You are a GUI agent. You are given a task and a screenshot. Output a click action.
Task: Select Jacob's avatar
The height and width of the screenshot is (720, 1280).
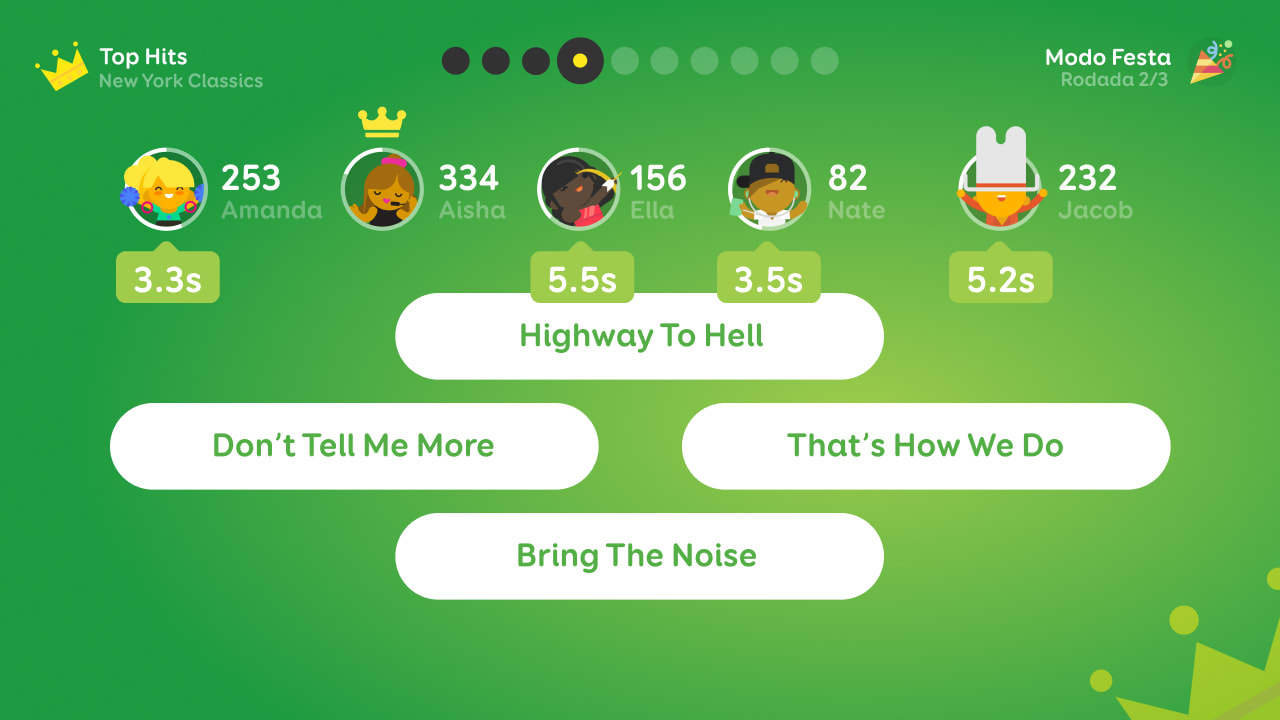pos(1001,190)
